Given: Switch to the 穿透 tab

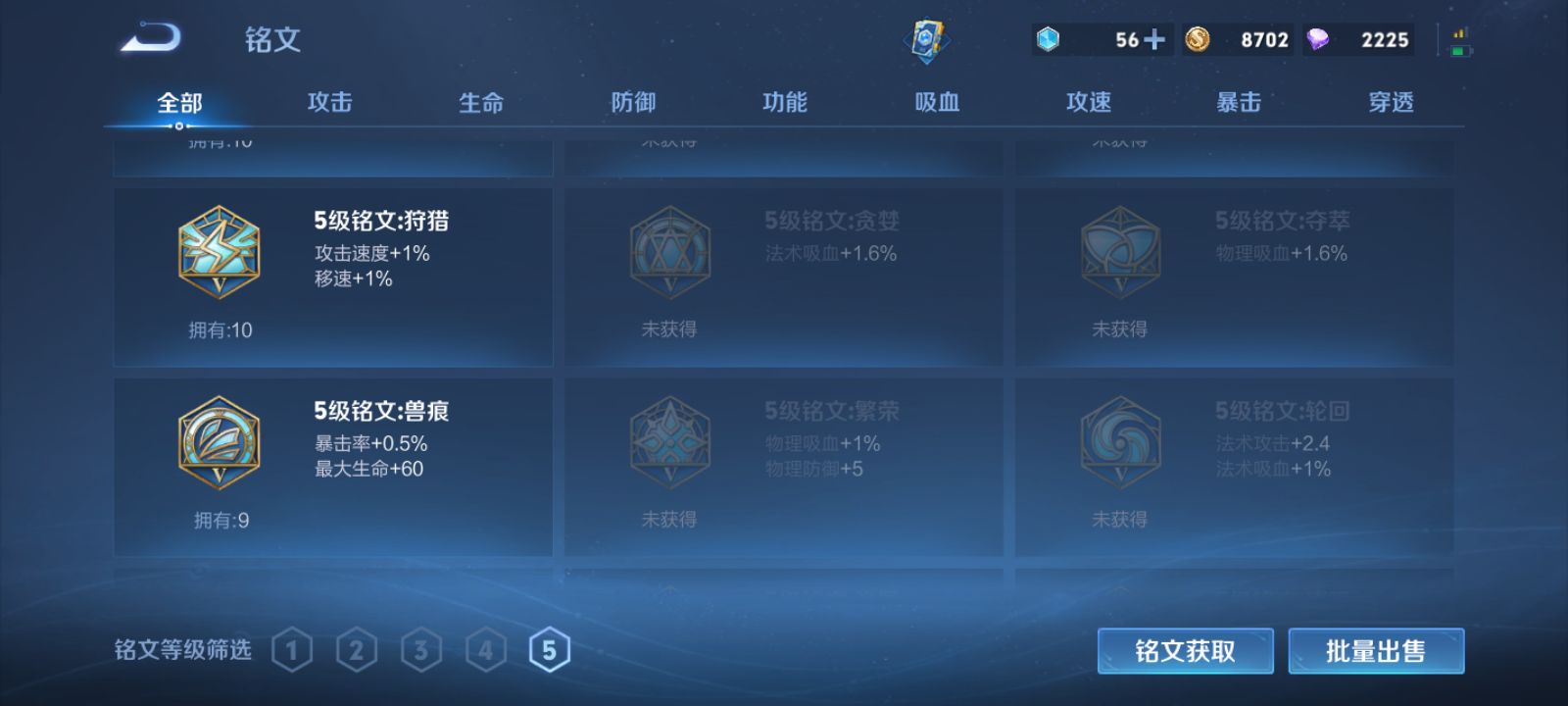Looking at the screenshot, I should pyautogui.click(x=1391, y=101).
